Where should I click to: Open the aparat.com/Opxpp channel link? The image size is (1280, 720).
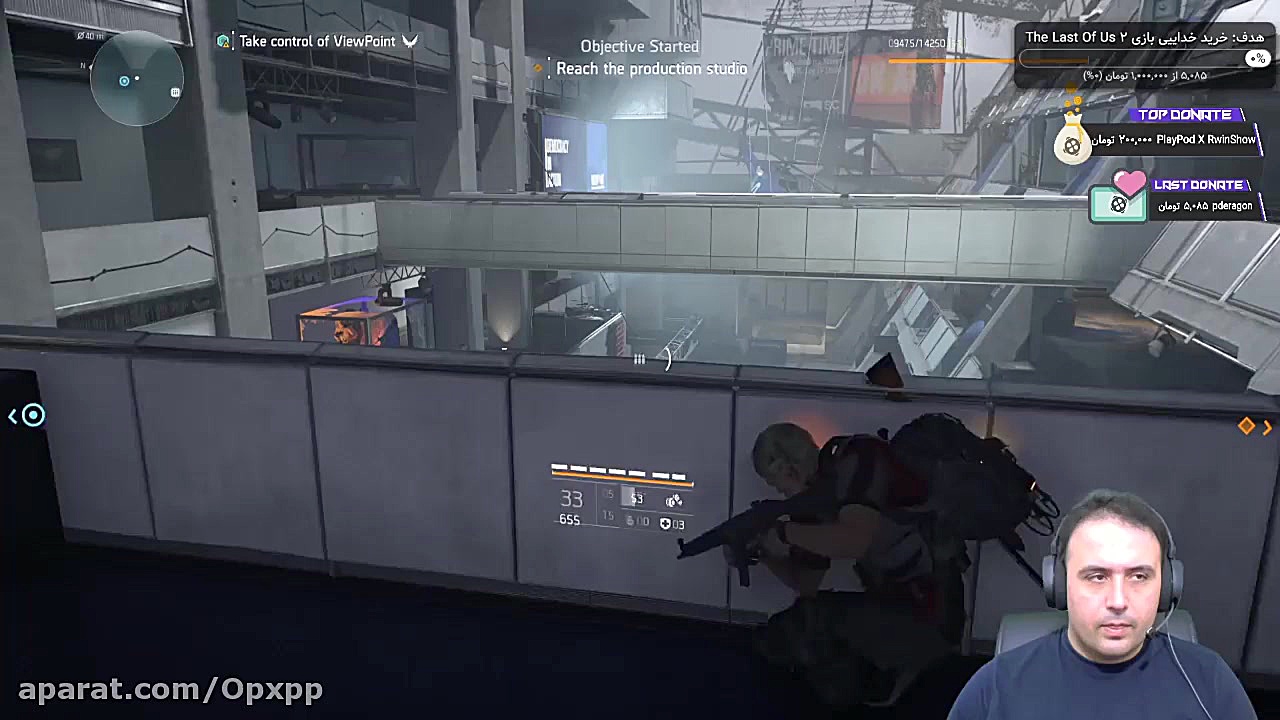point(173,689)
